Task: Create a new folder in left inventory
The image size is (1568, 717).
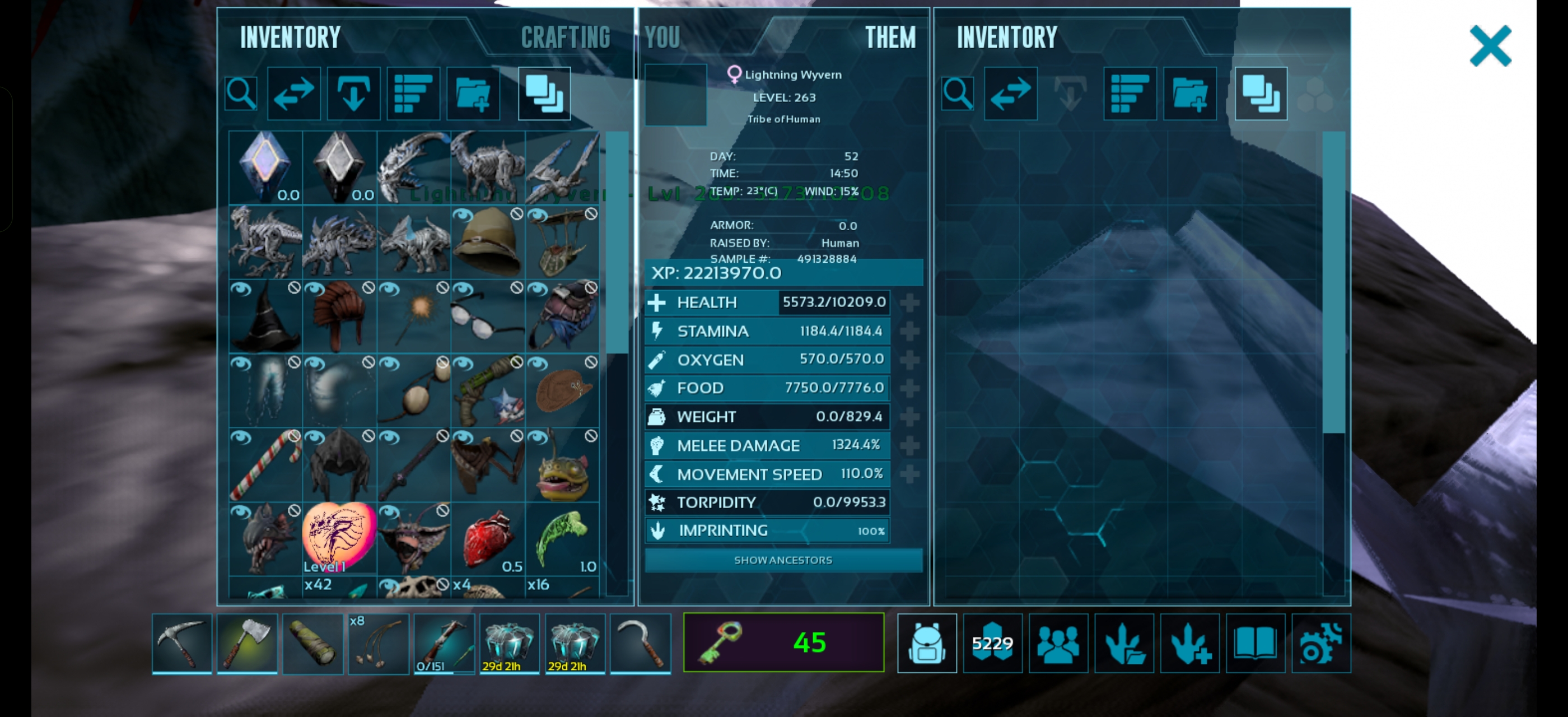Action: click(473, 94)
